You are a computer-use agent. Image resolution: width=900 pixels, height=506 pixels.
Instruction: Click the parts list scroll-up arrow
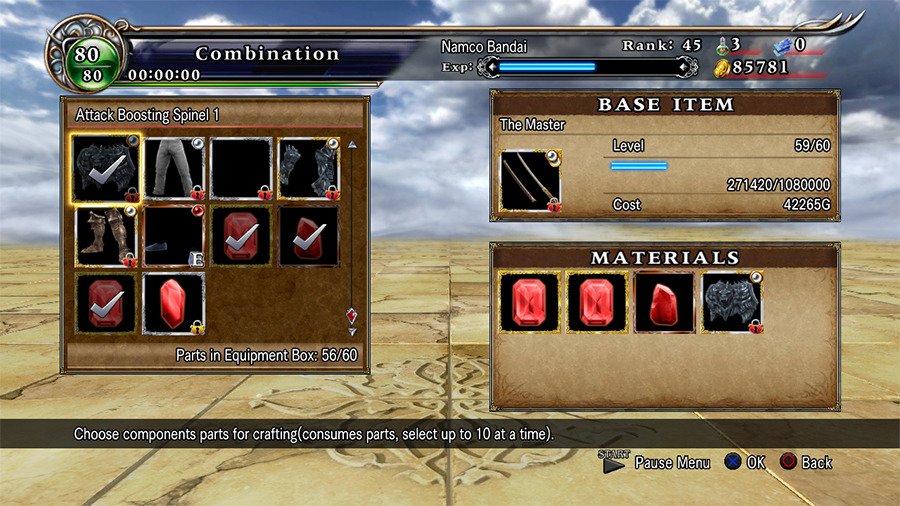pos(351,145)
